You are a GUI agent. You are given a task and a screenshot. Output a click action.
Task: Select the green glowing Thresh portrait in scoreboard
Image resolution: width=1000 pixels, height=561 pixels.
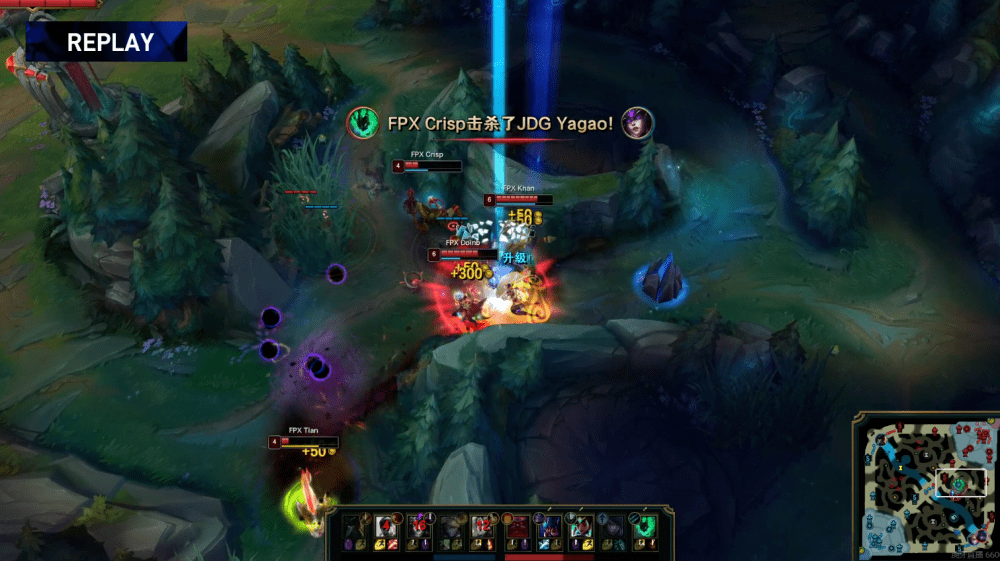(x=644, y=526)
